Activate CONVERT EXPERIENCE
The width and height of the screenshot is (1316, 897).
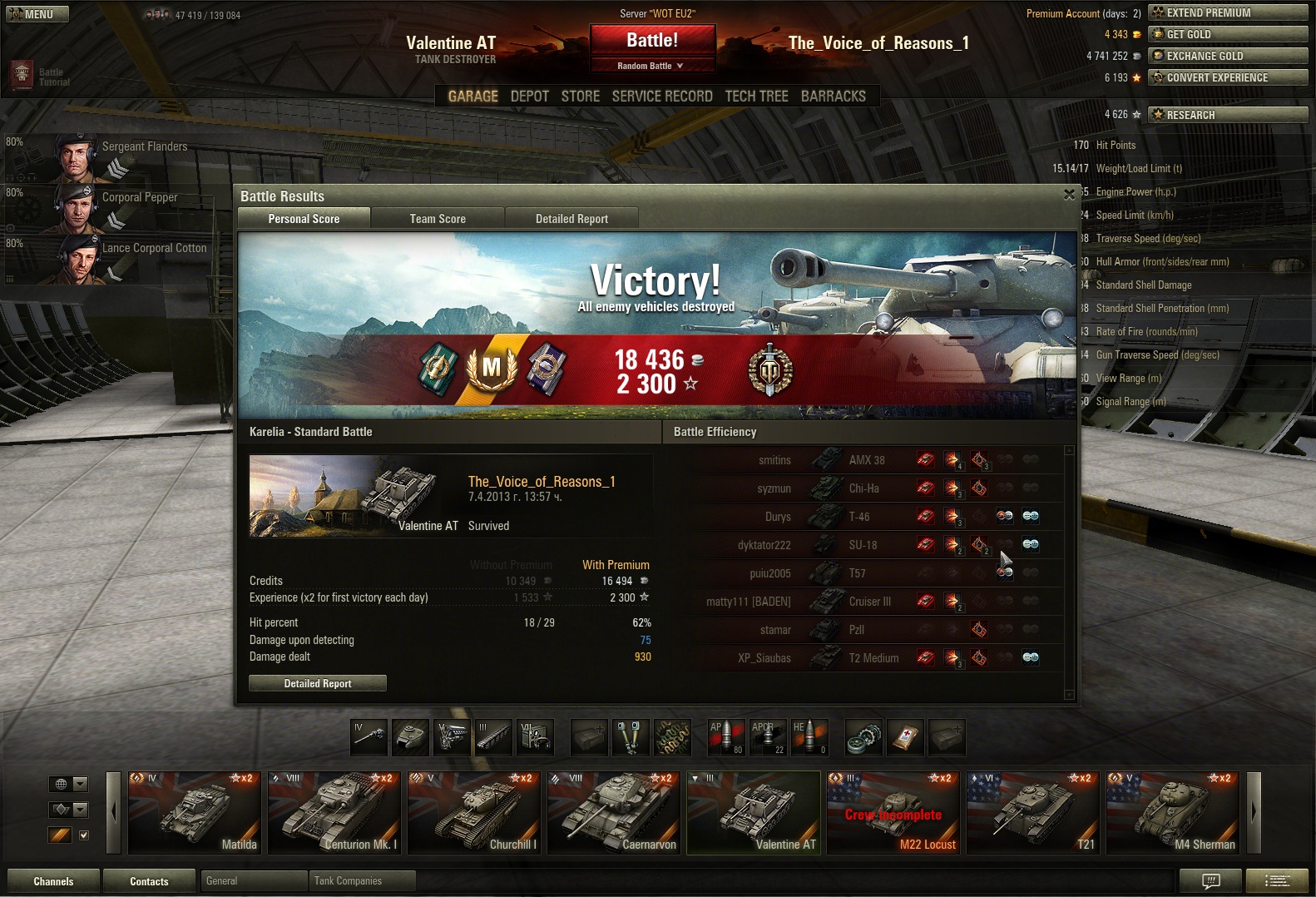pyautogui.click(x=1227, y=77)
